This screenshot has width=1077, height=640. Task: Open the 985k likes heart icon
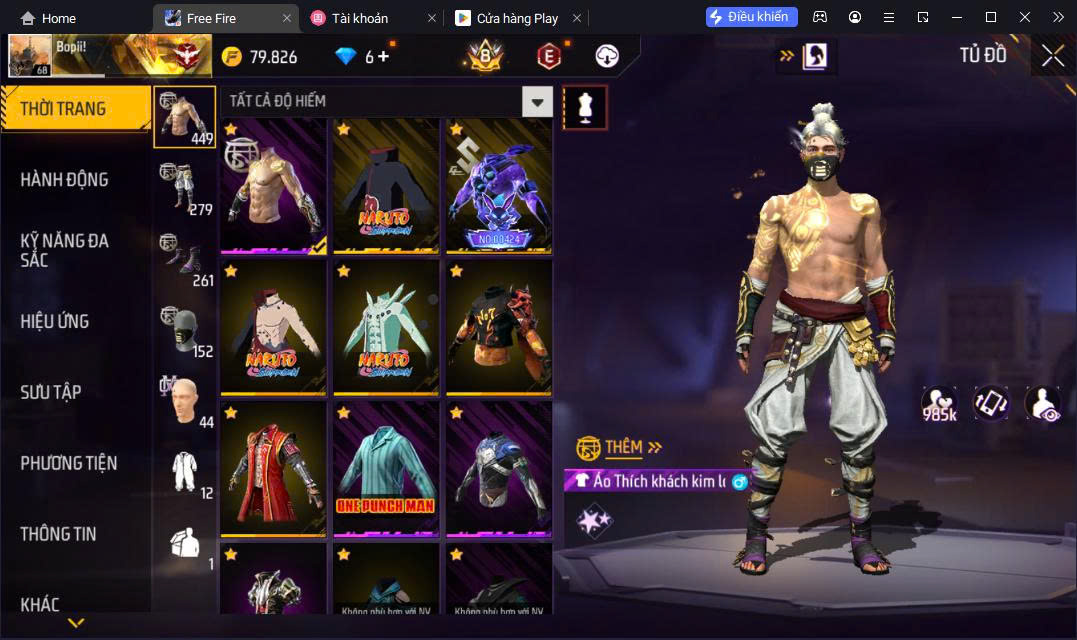(939, 403)
